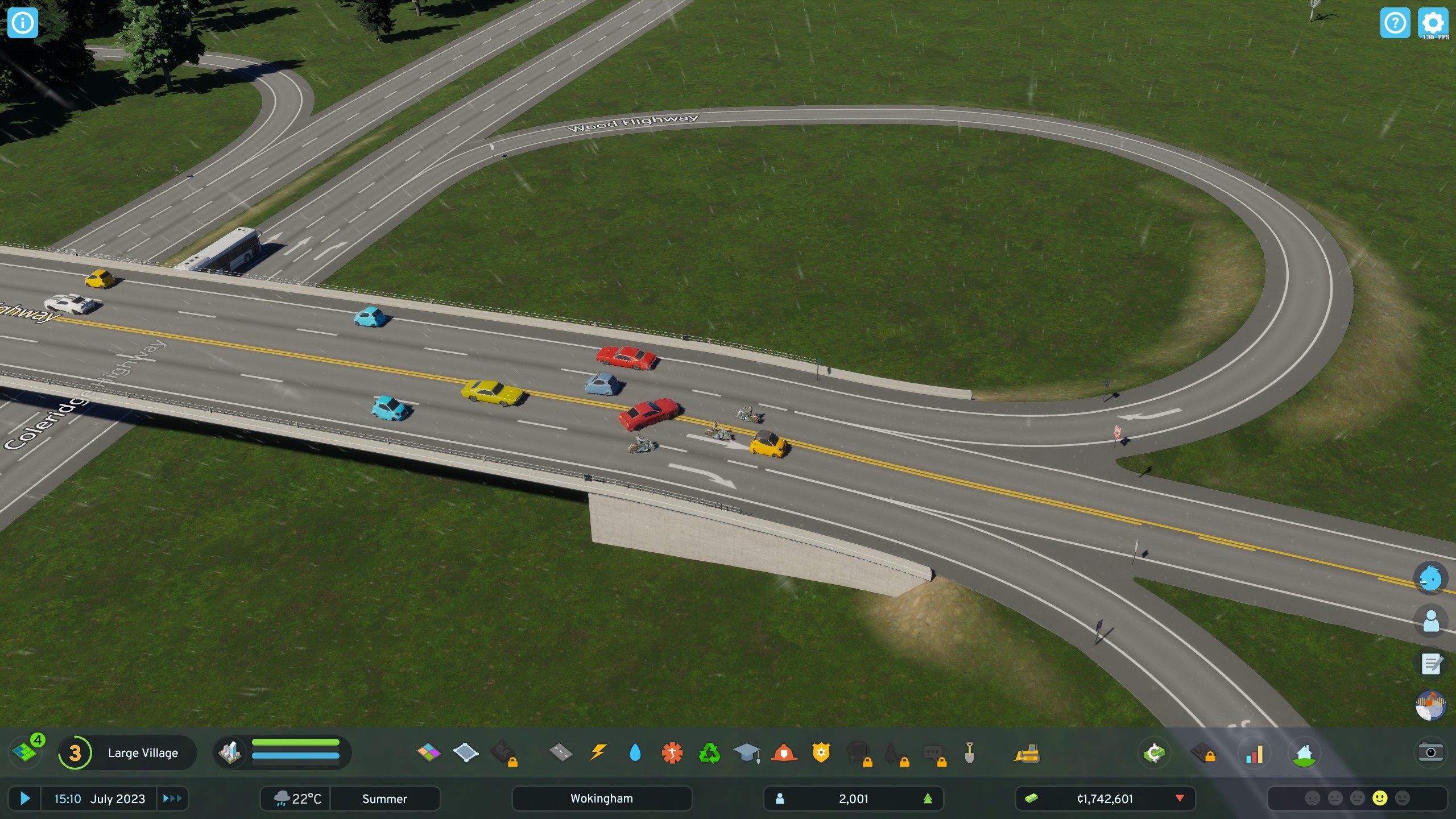Select the Bulldozer tool

(x=1027, y=752)
